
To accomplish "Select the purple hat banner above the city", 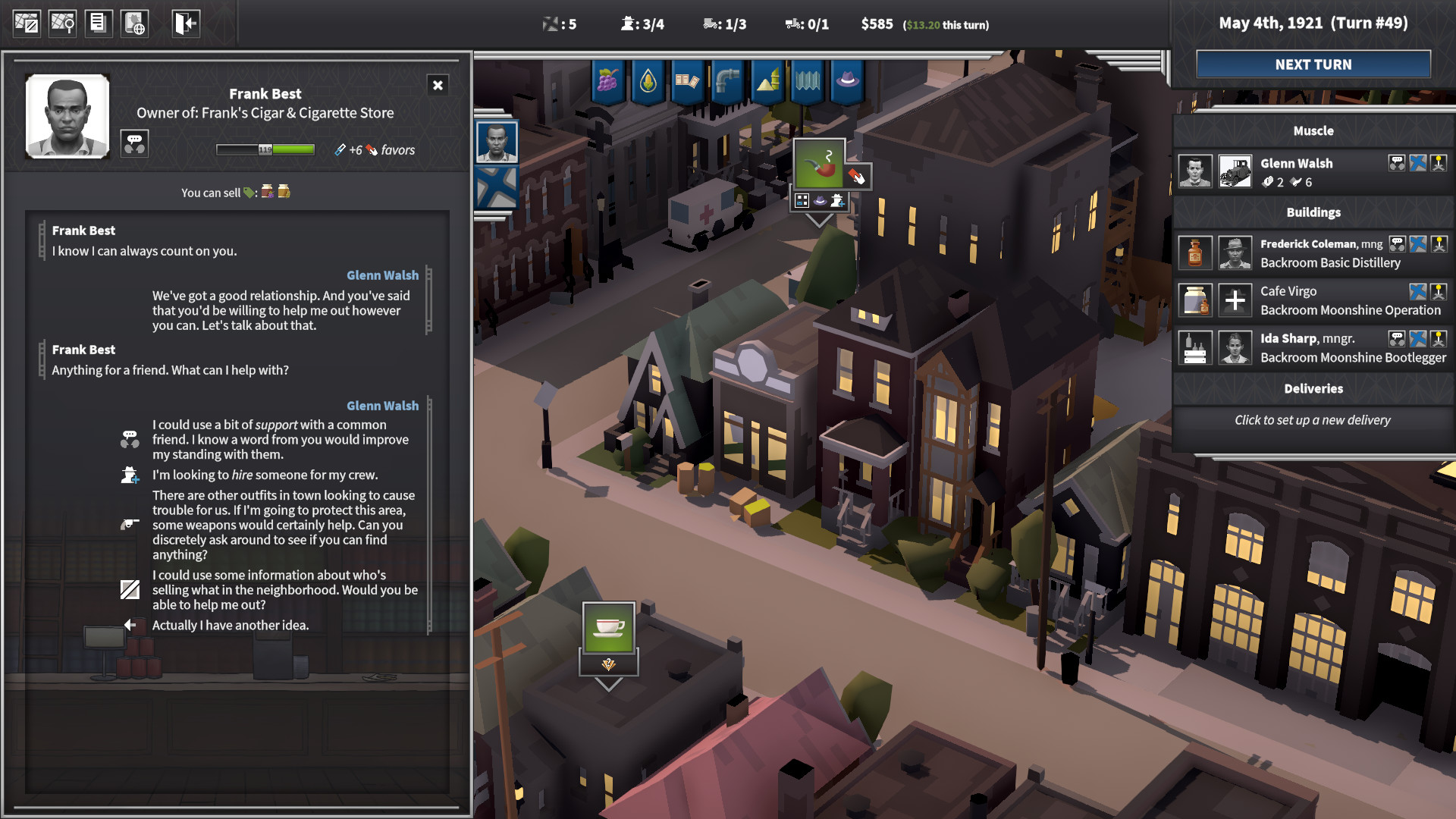I will pyautogui.click(x=849, y=83).
